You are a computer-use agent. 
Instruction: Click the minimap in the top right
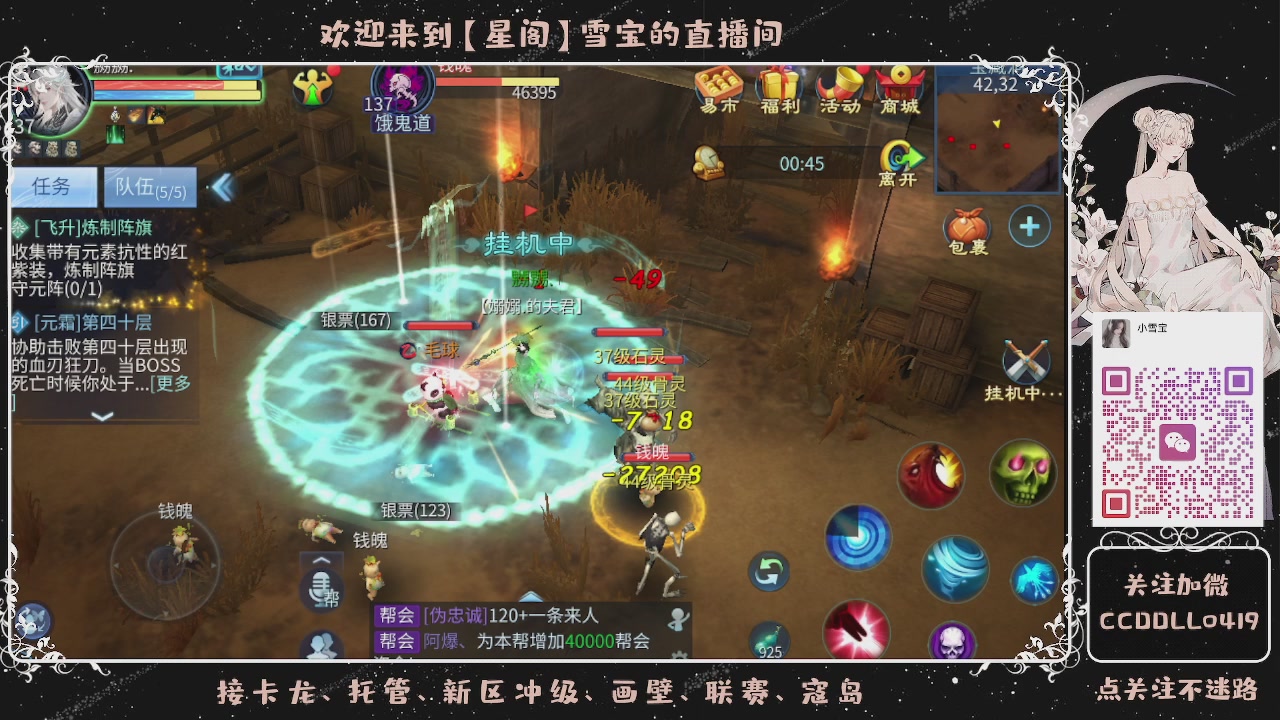point(995,140)
